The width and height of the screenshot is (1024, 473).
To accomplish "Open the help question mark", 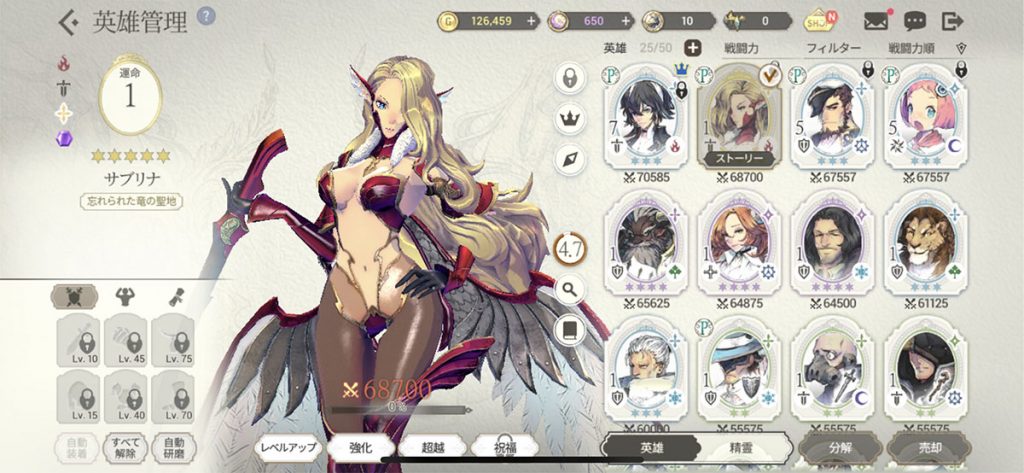I will pos(207,16).
